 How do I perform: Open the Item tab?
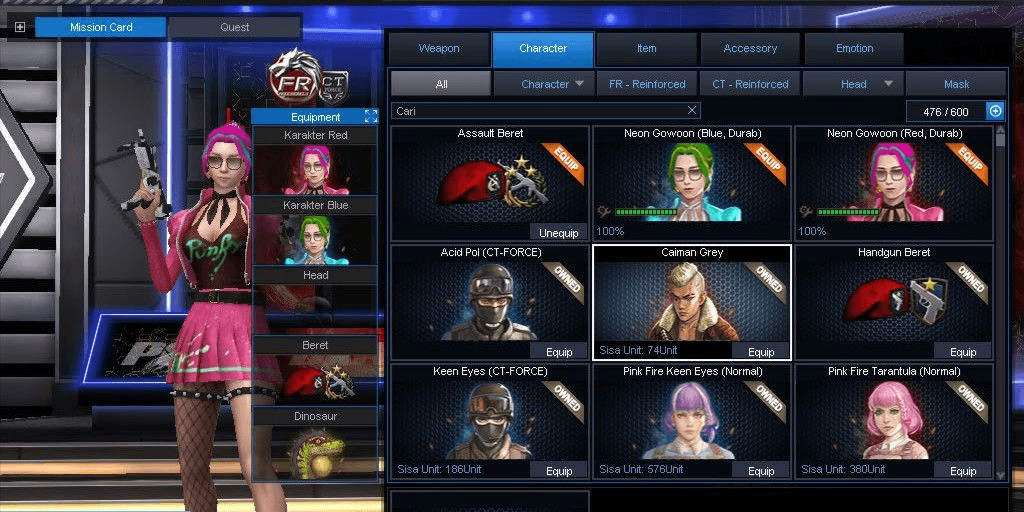(647, 49)
